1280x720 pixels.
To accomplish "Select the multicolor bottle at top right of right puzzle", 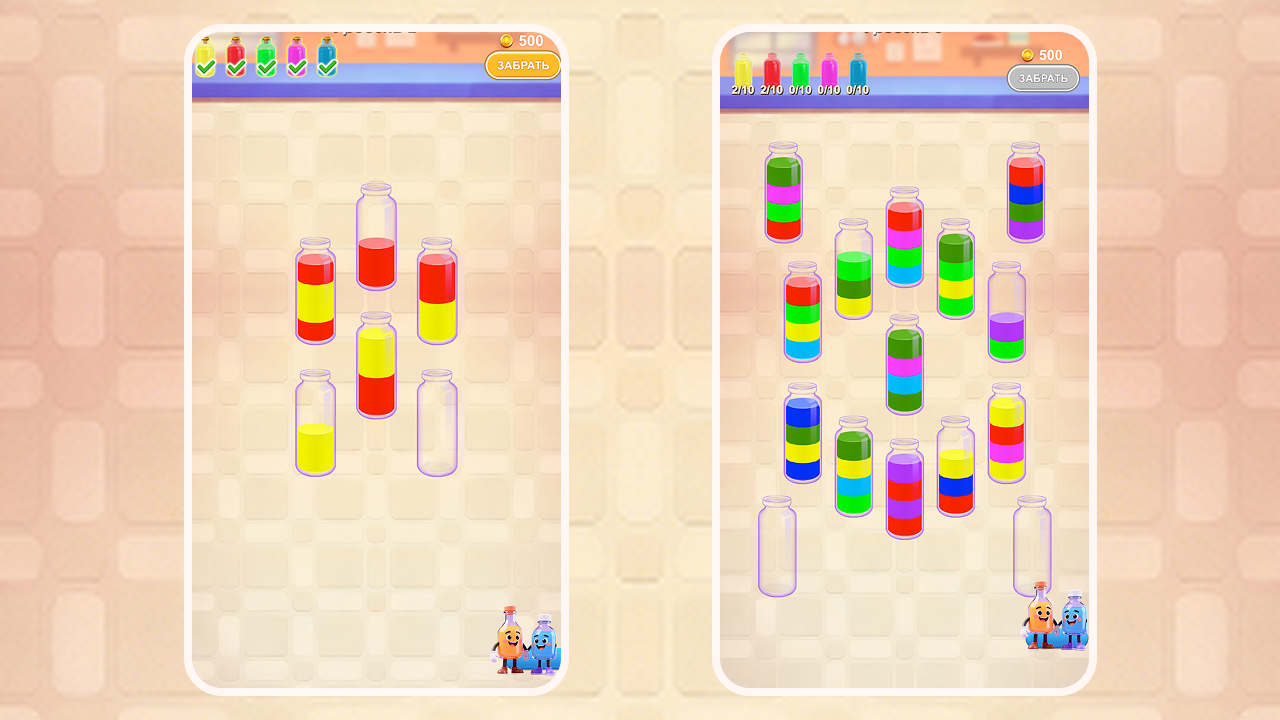I will pyautogui.click(x=1025, y=195).
